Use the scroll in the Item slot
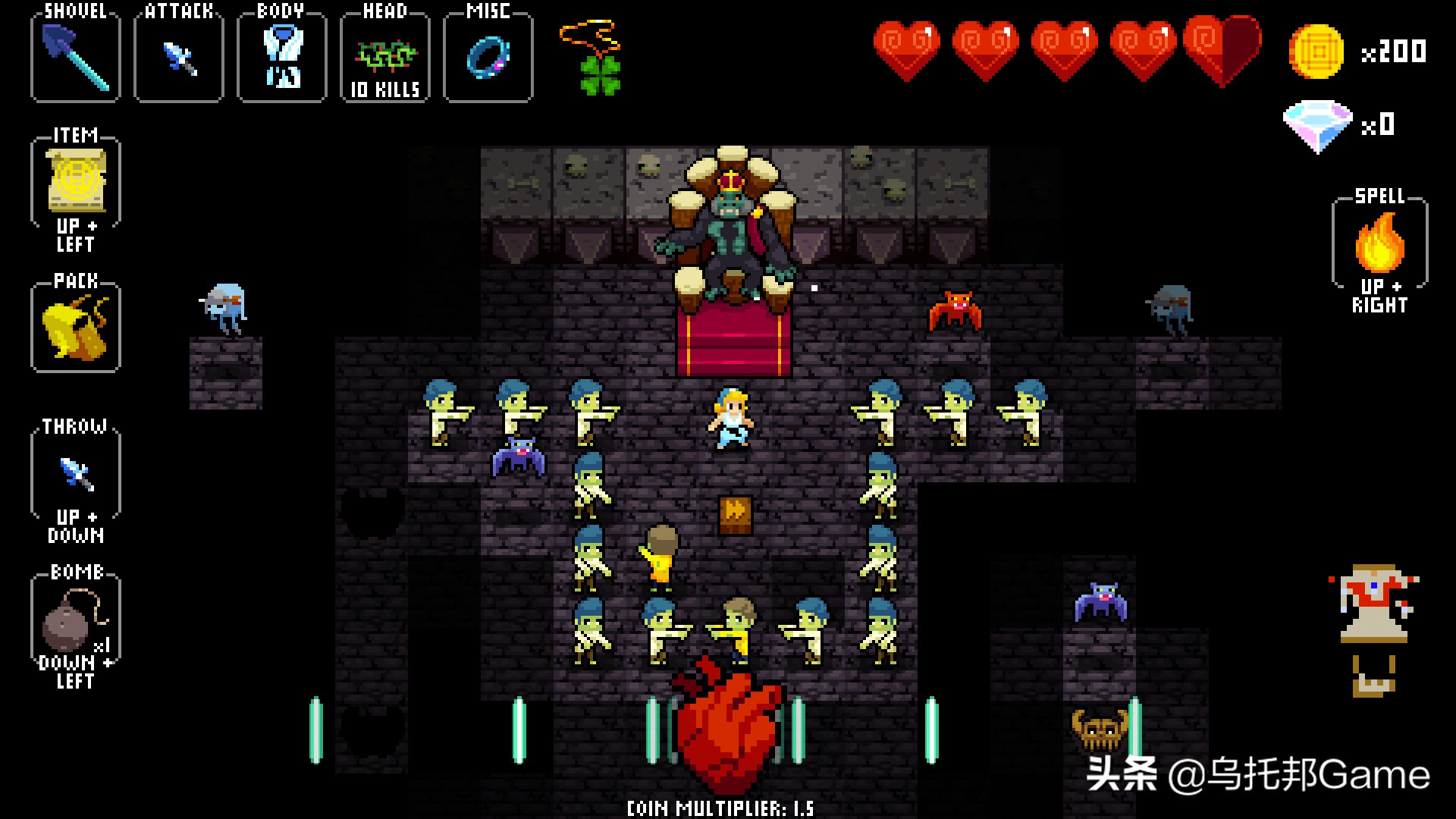Viewport: 1456px width, 819px height. point(76,180)
